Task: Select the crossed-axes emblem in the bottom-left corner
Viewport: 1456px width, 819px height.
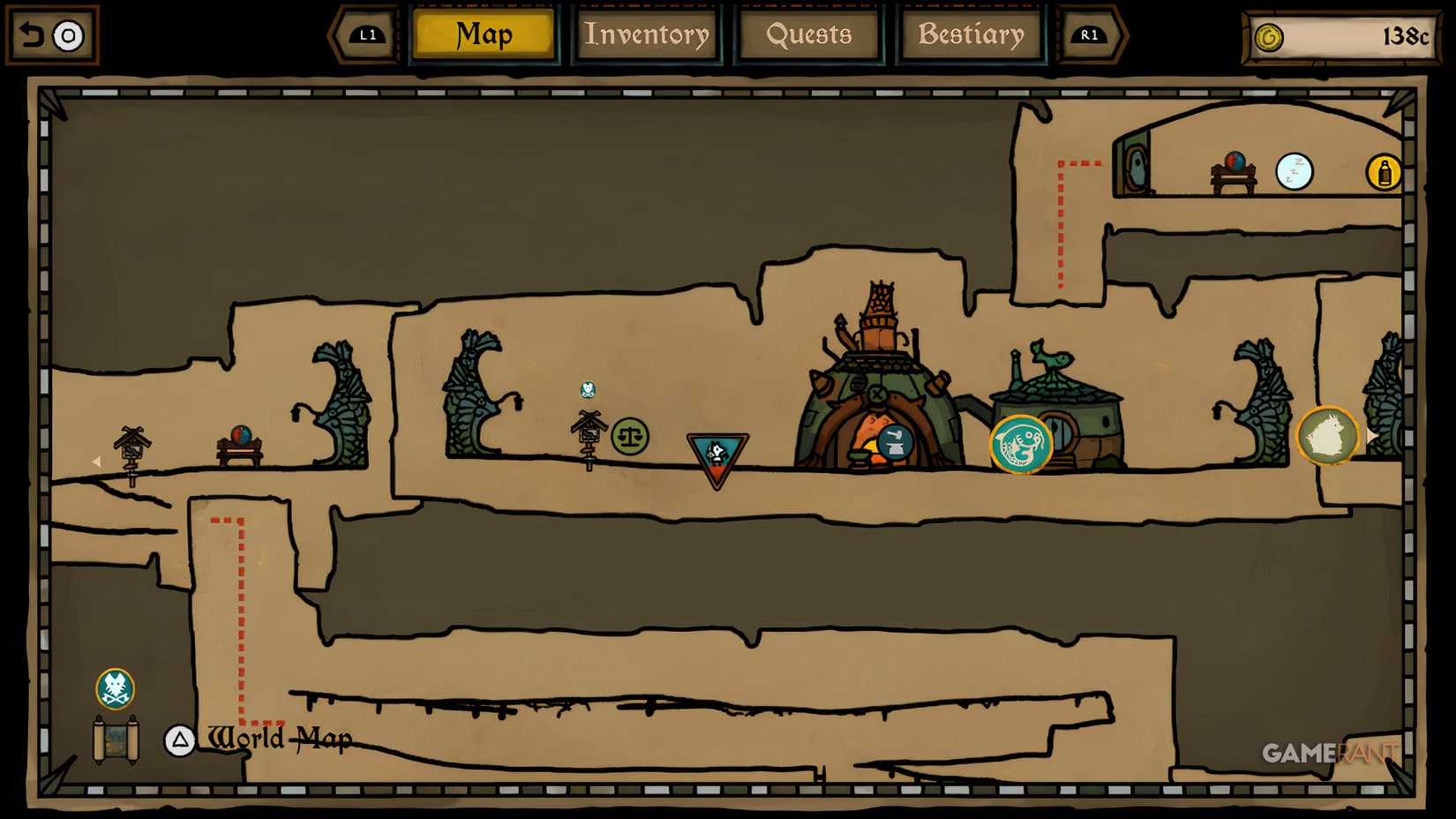Action: [114, 688]
